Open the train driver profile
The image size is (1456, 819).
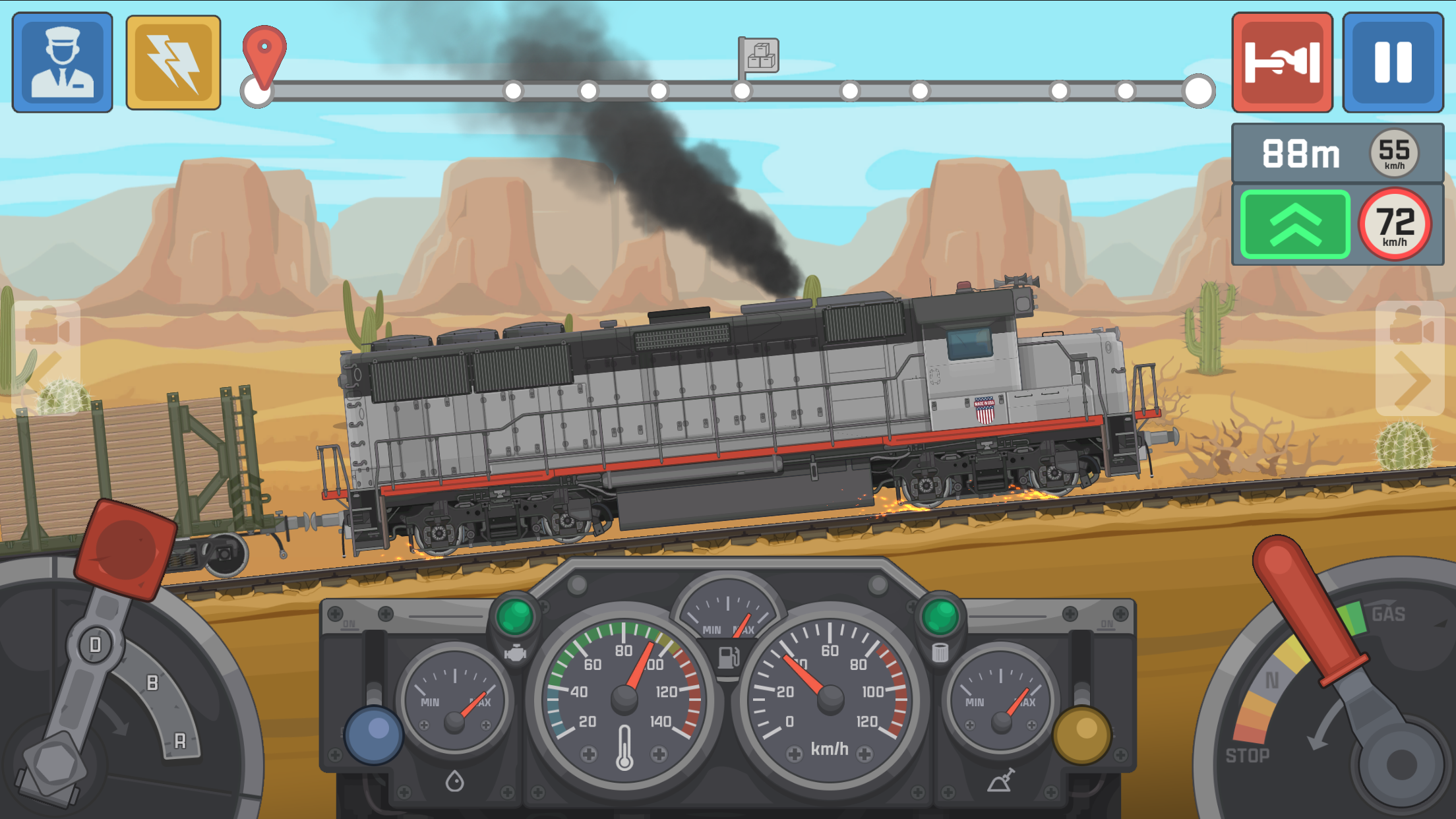coord(63,61)
